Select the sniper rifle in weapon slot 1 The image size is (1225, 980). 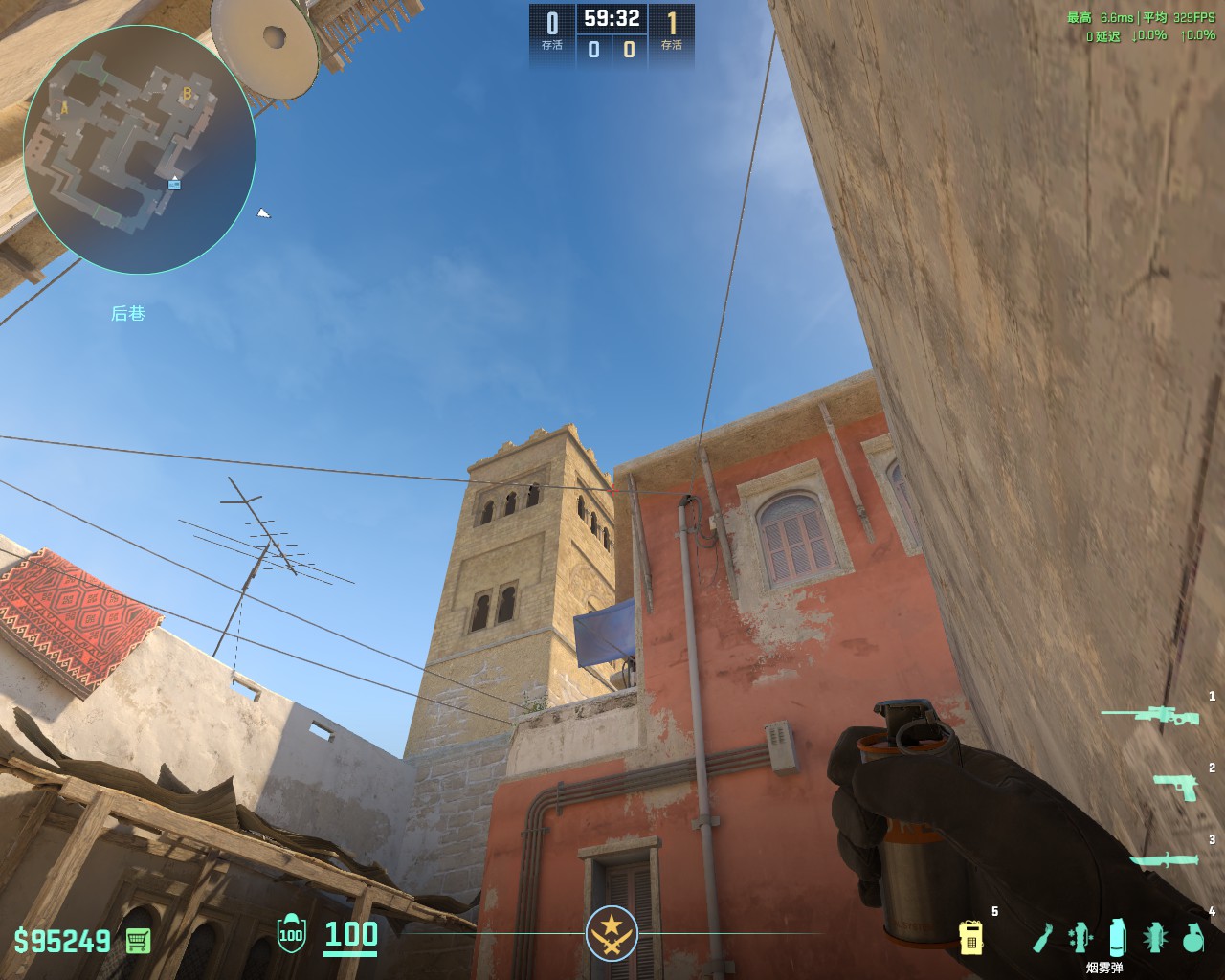[x=1160, y=714]
